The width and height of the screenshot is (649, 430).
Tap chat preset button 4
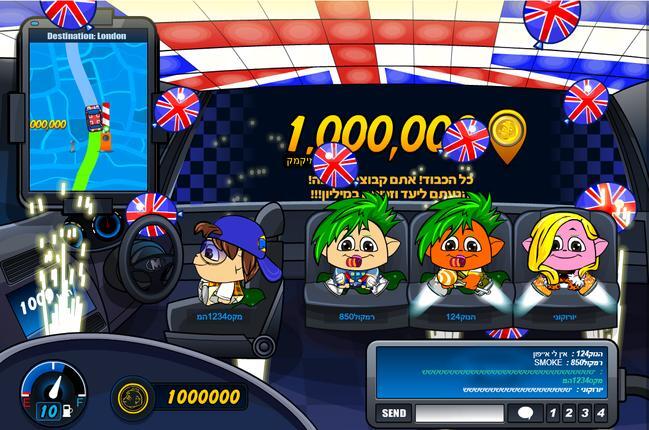(x=600, y=413)
